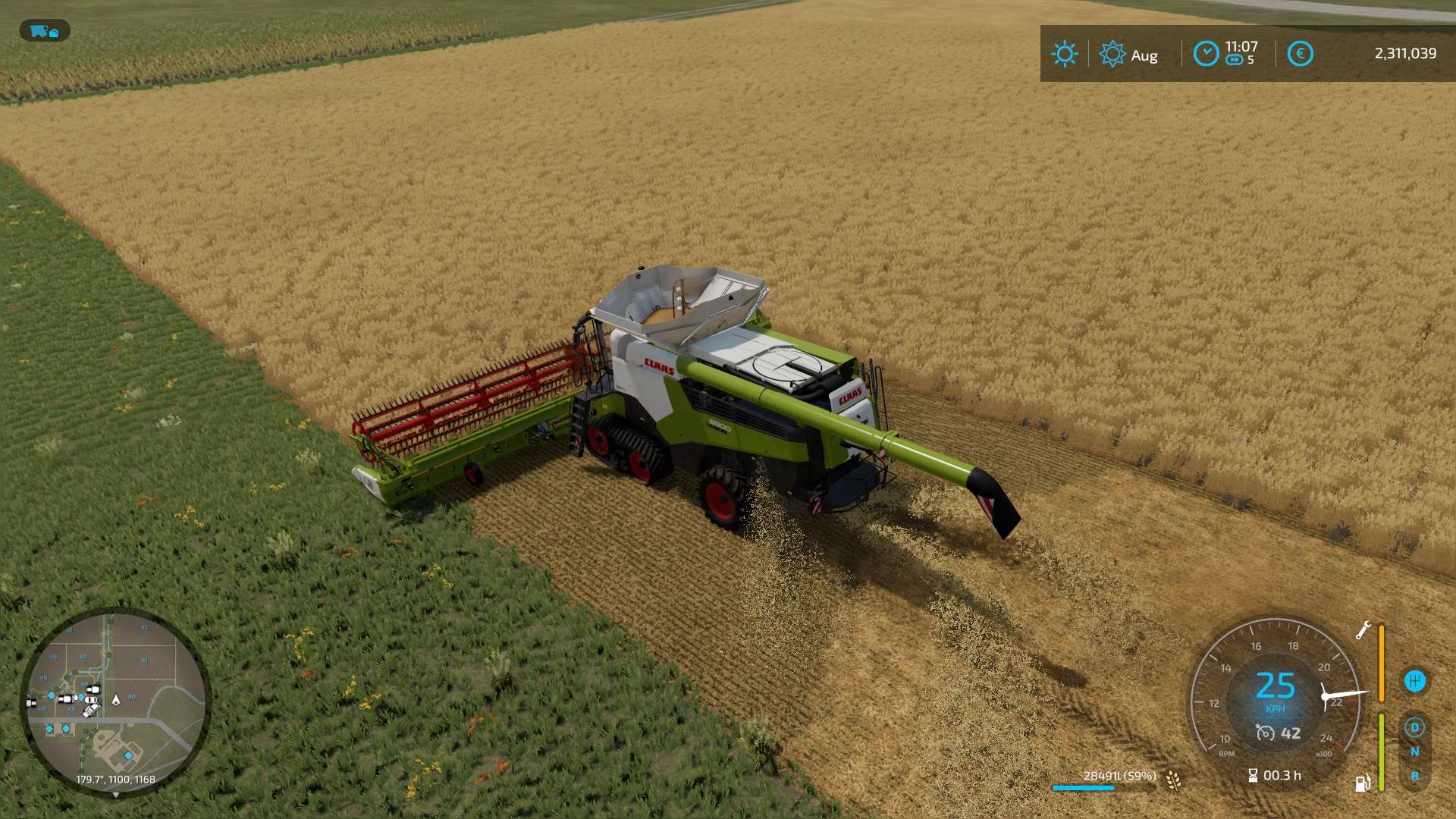The width and height of the screenshot is (1456, 819).
Task: Click the fuel pump icon
Action: point(1363,783)
